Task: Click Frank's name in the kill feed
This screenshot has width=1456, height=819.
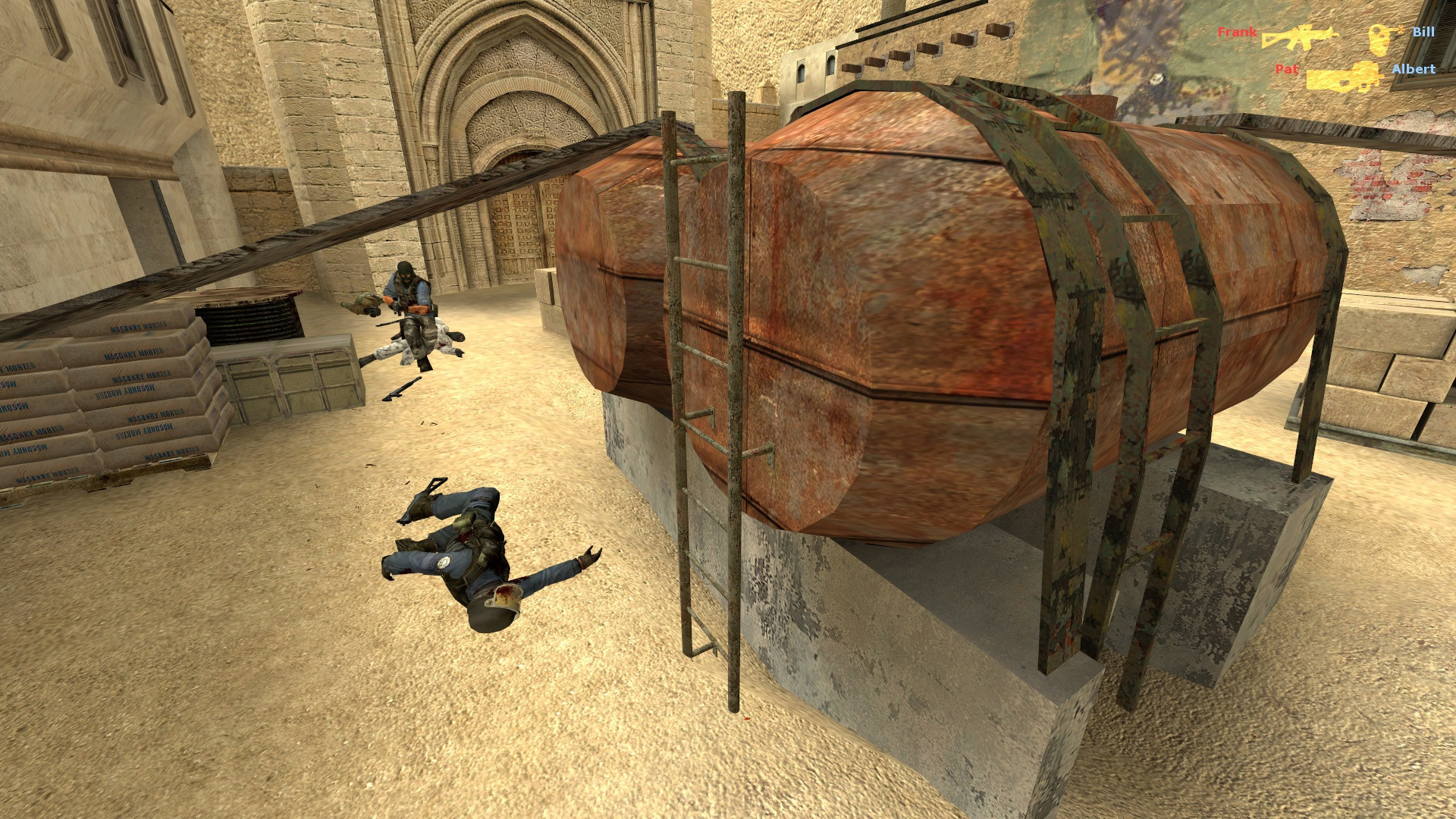Action: point(1238,32)
